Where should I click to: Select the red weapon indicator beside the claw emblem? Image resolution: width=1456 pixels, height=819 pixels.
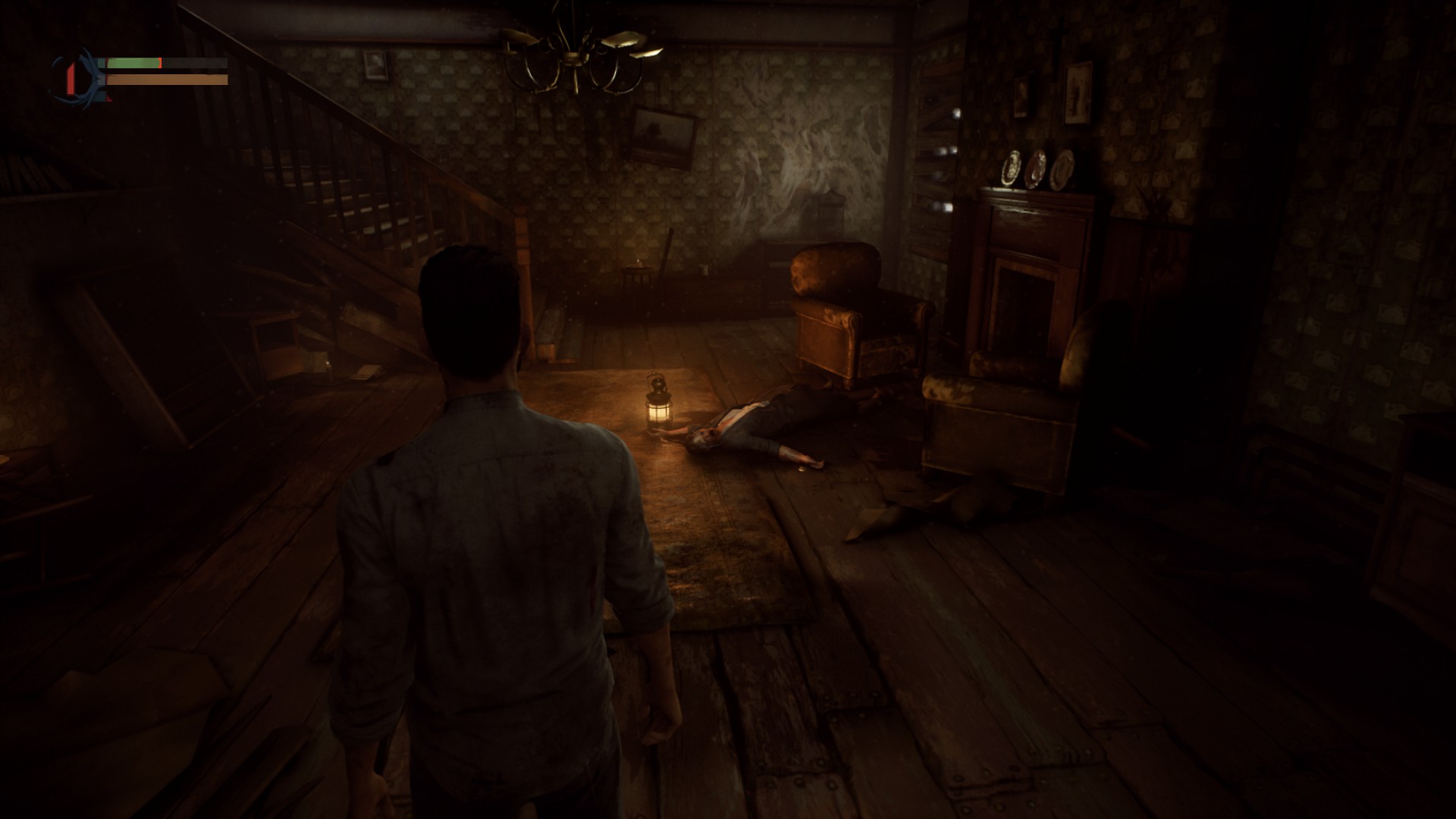click(x=71, y=79)
